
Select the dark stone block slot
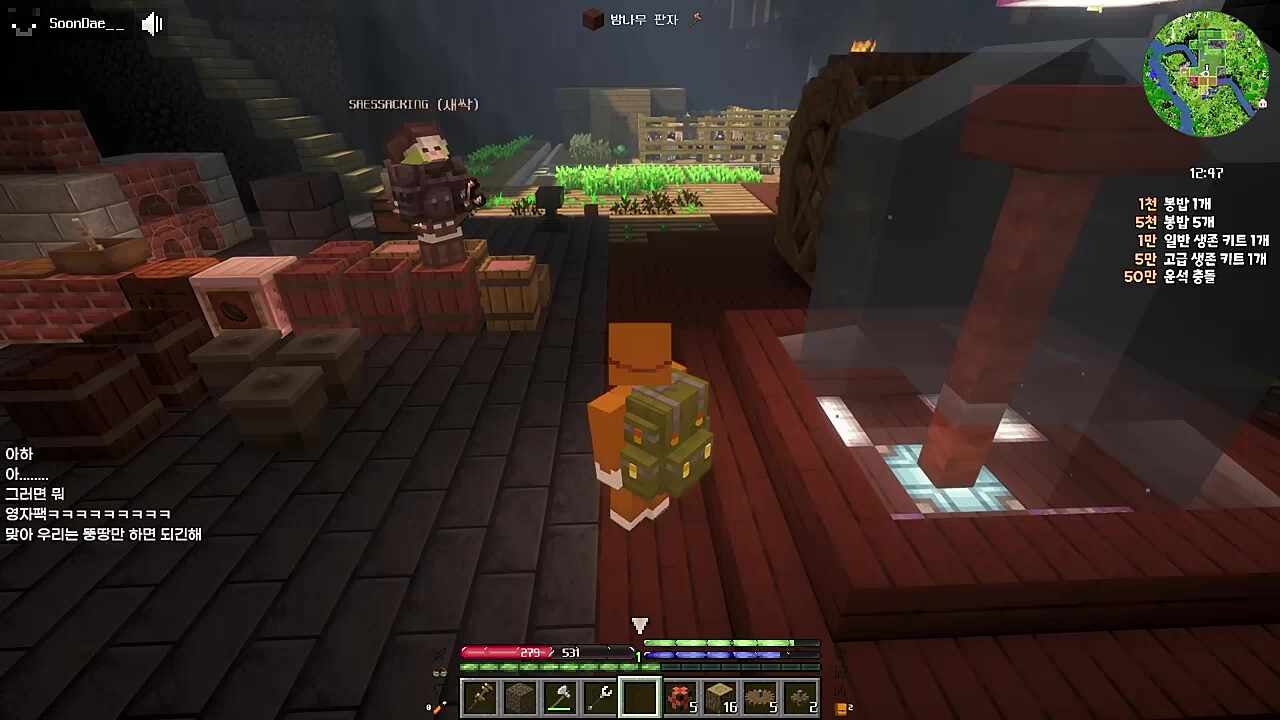(519, 697)
